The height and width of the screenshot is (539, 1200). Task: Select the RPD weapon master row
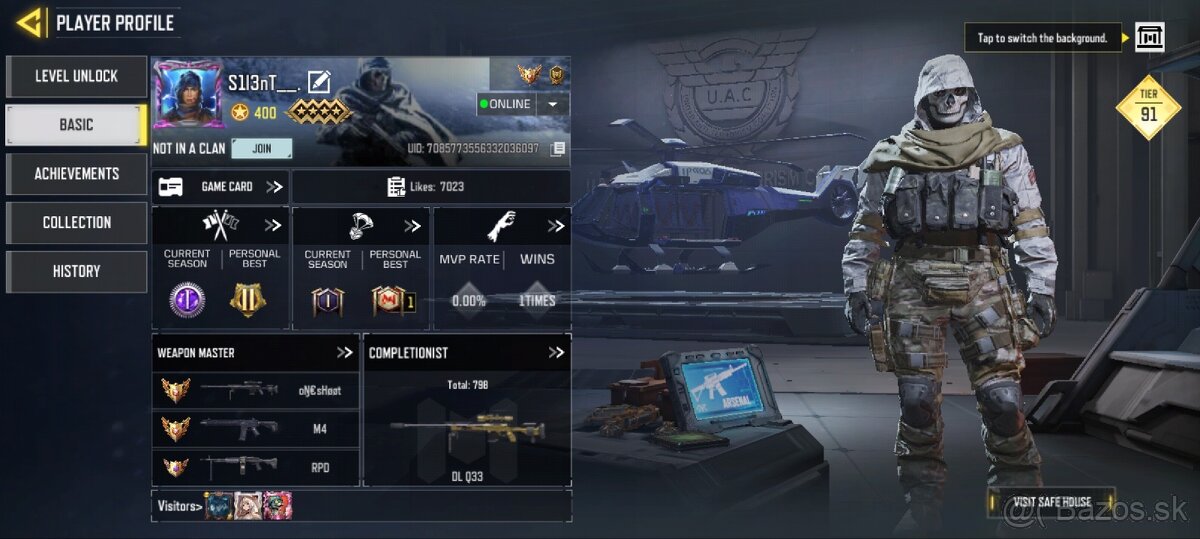(x=255, y=467)
